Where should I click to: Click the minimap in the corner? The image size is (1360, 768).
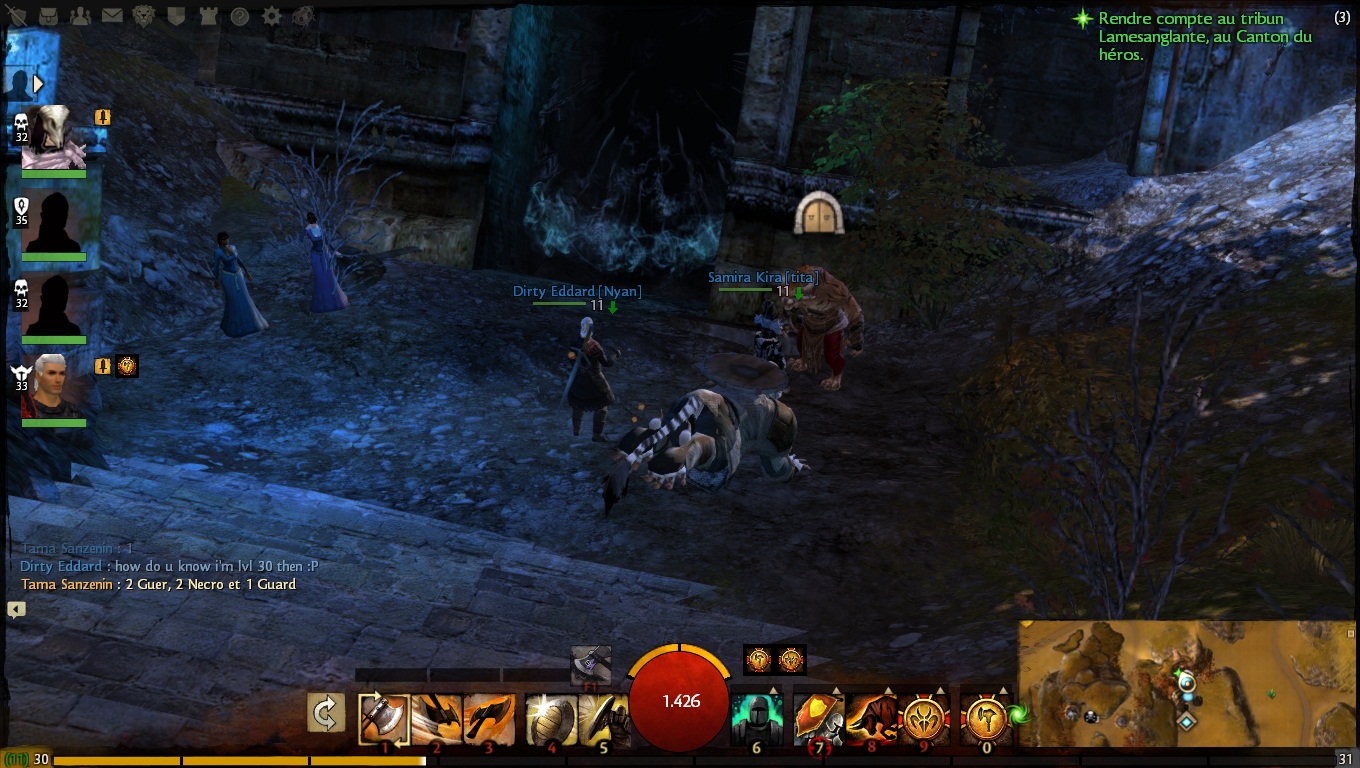point(1187,684)
